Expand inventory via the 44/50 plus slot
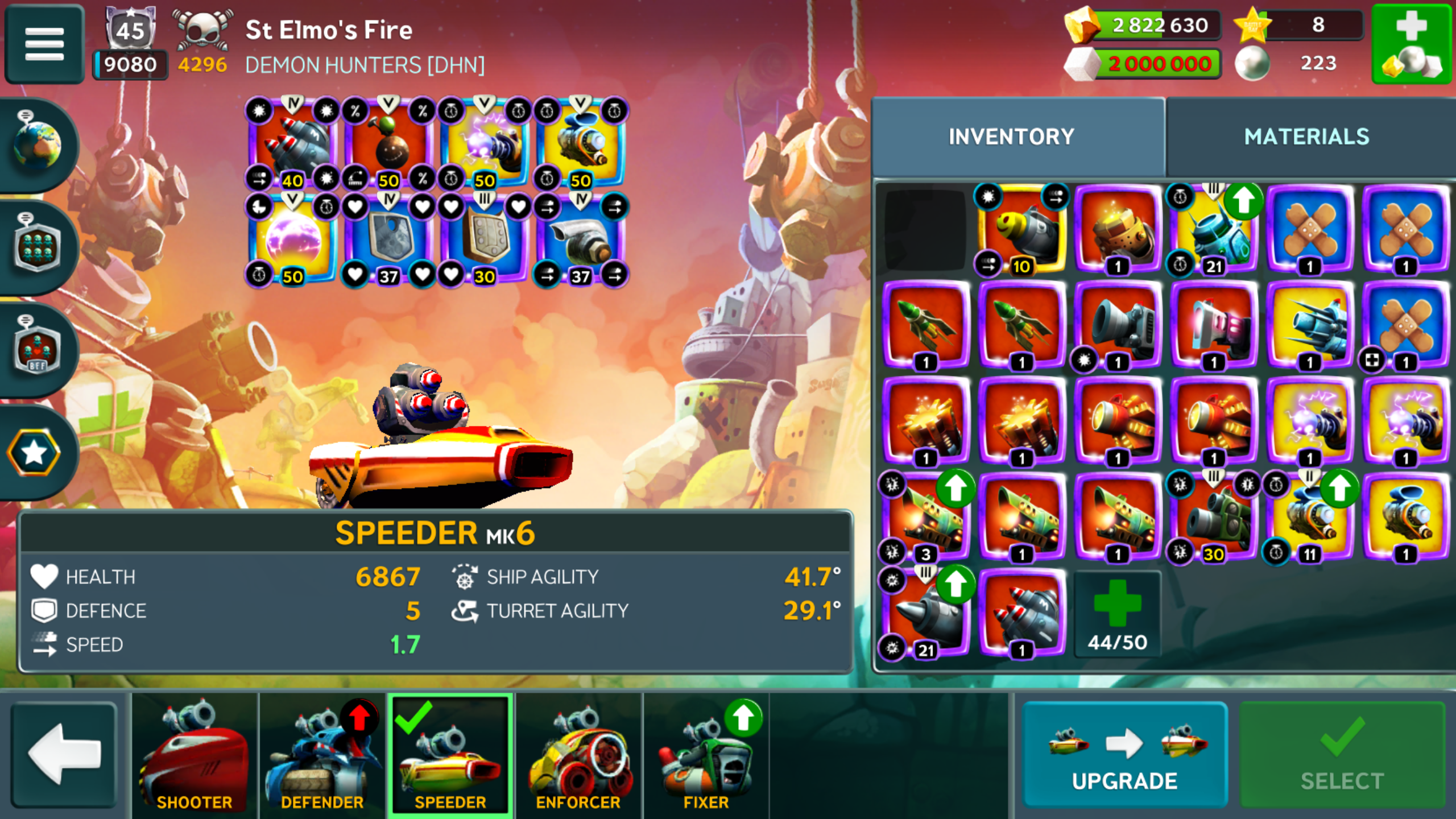Viewport: 1456px width, 819px height. (x=1117, y=614)
